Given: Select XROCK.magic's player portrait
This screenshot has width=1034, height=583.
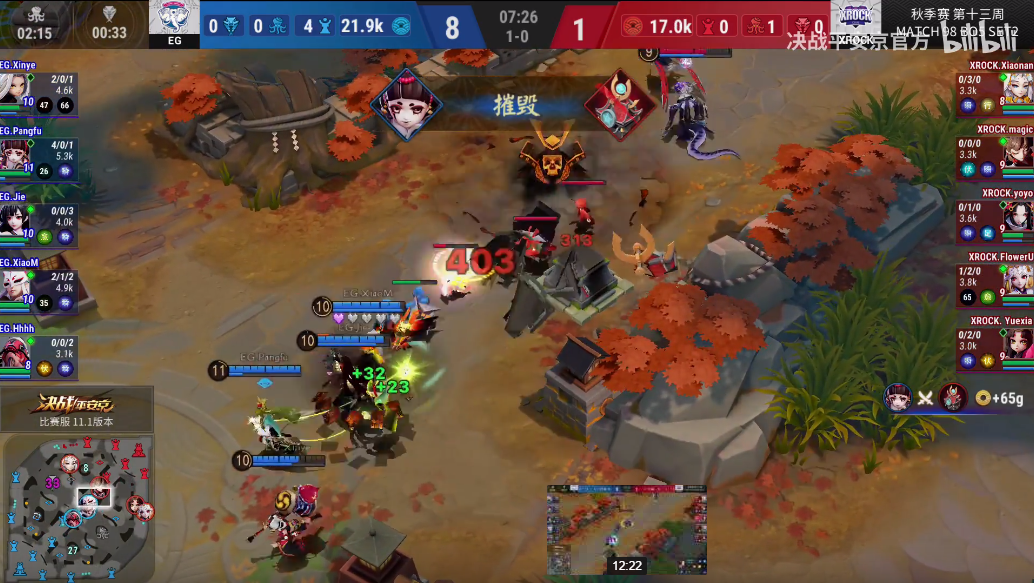Looking at the screenshot, I should [1019, 151].
